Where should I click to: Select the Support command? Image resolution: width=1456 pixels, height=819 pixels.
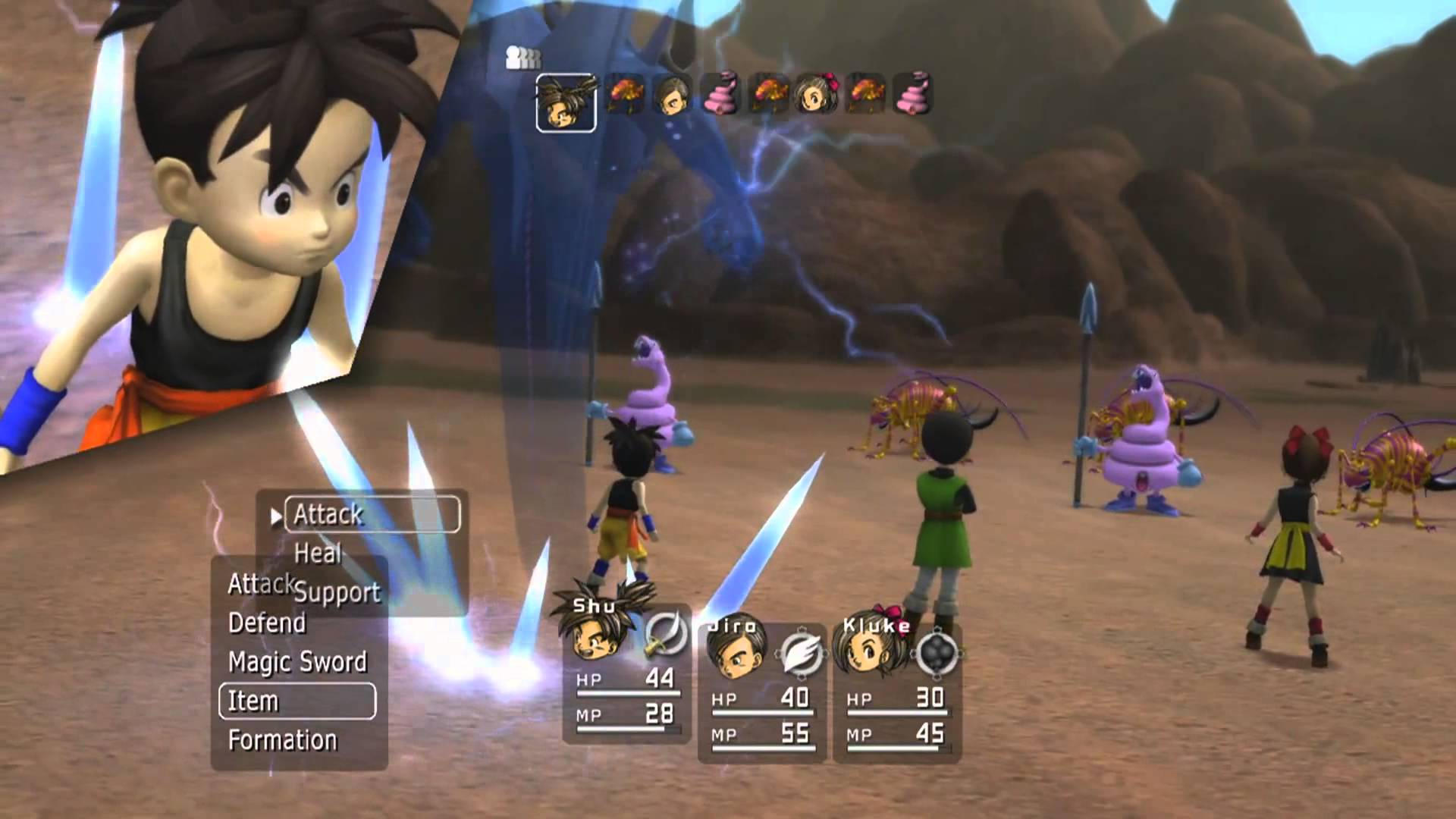(x=339, y=591)
